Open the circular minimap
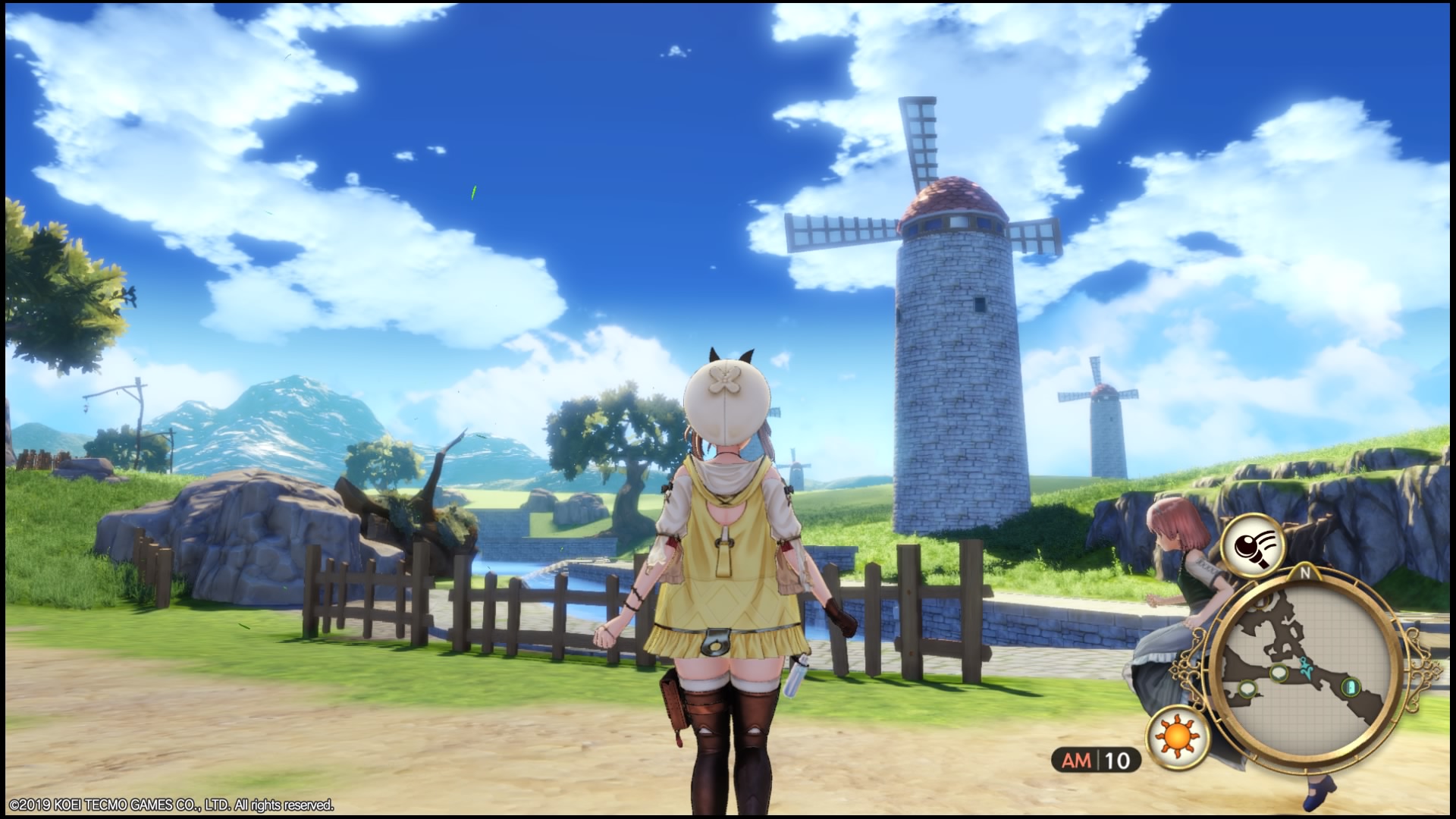The width and height of the screenshot is (1456, 819). [x=1302, y=669]
